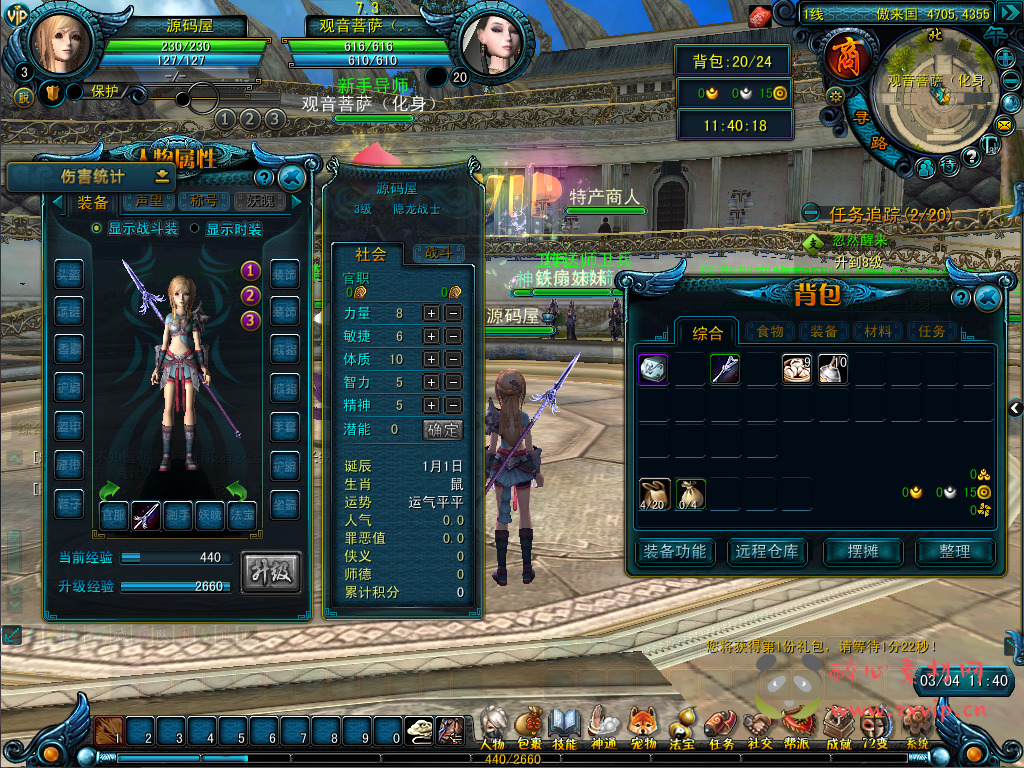Open the 远程仓库 remote warehouse
1024x768 pixels.
[x=767, y=551]
